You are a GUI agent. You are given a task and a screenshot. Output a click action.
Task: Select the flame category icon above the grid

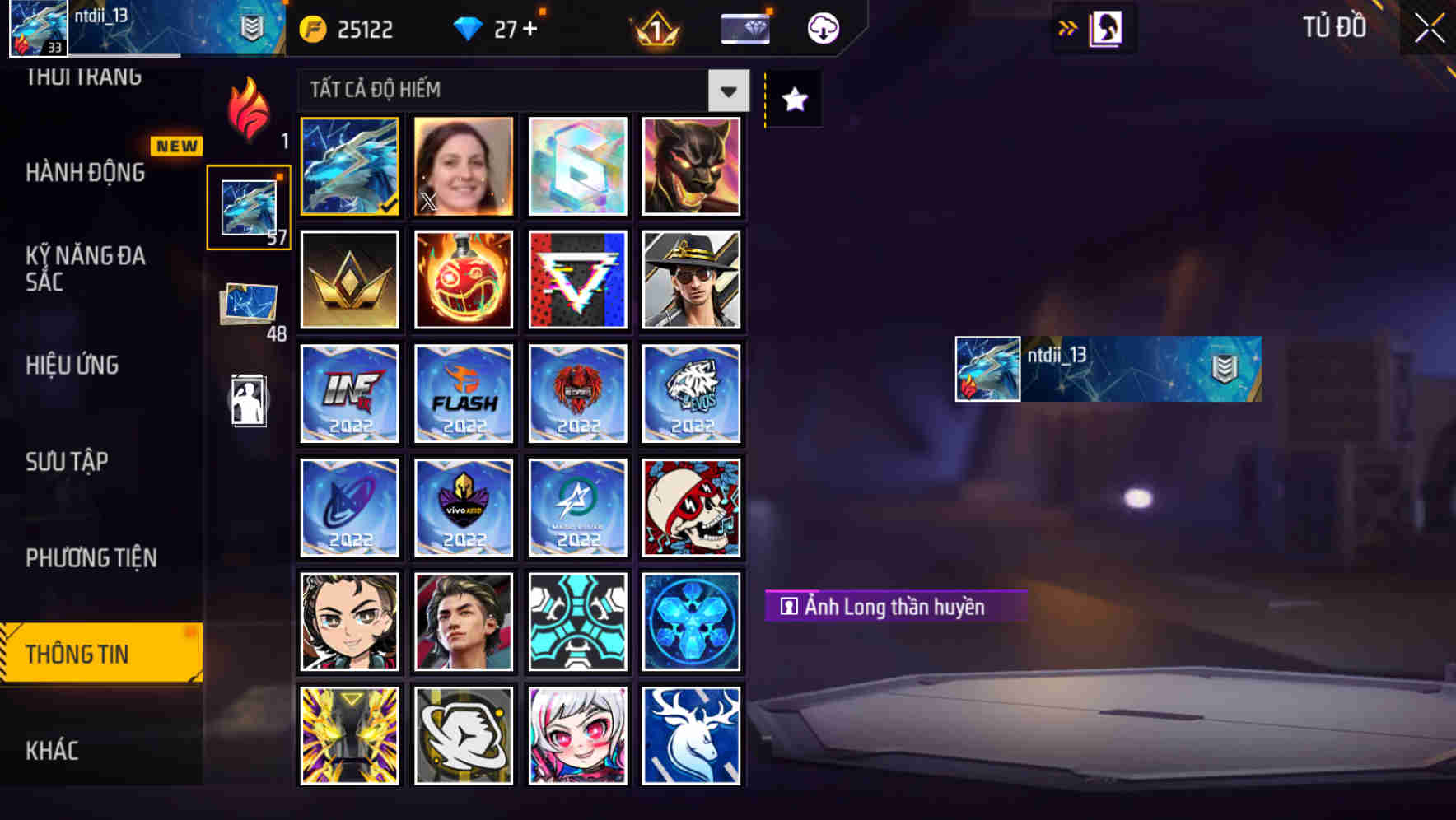[250, 111]
